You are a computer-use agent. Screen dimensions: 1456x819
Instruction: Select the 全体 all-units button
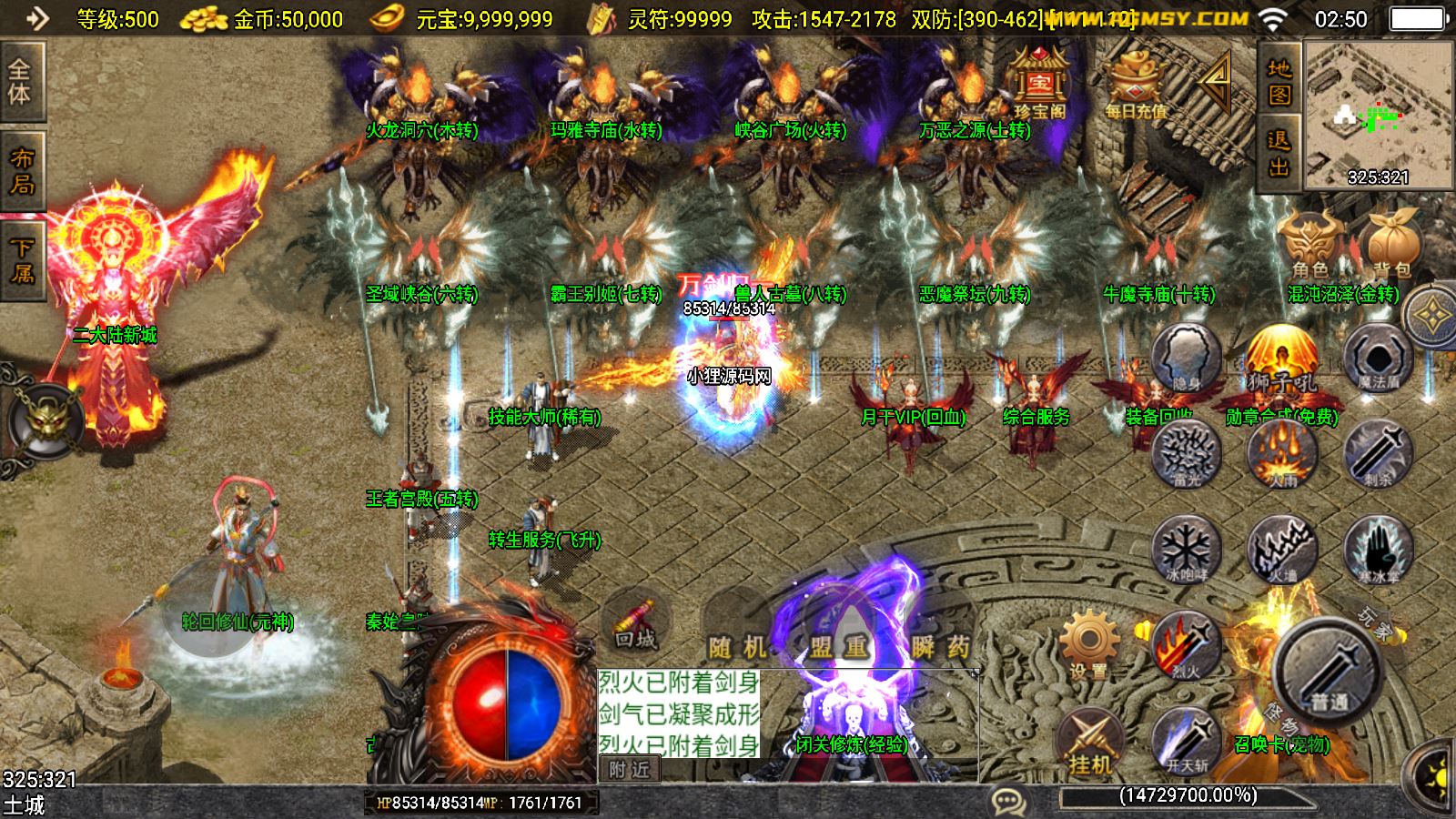[x=21, y=82]
